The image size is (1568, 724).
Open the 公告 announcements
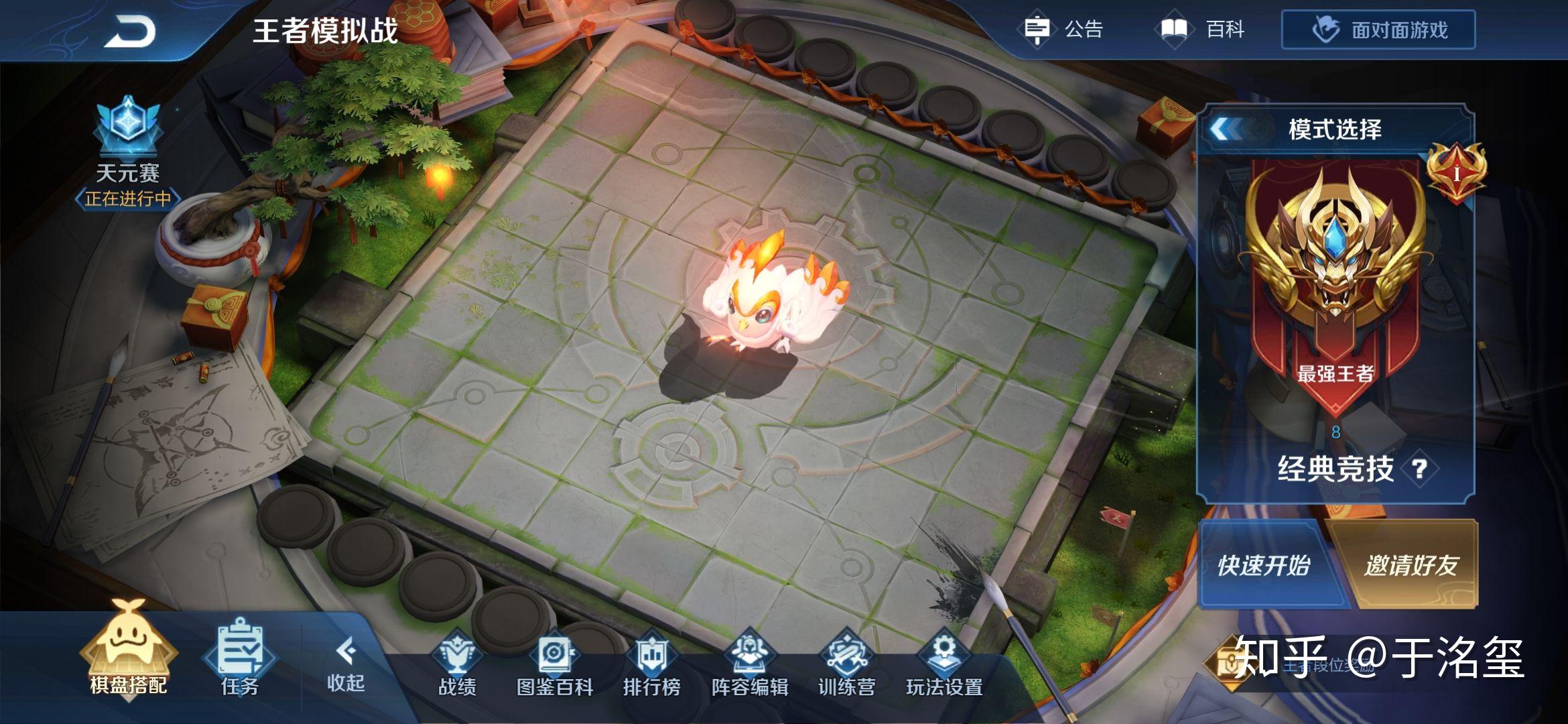(x=1064, y=29)
